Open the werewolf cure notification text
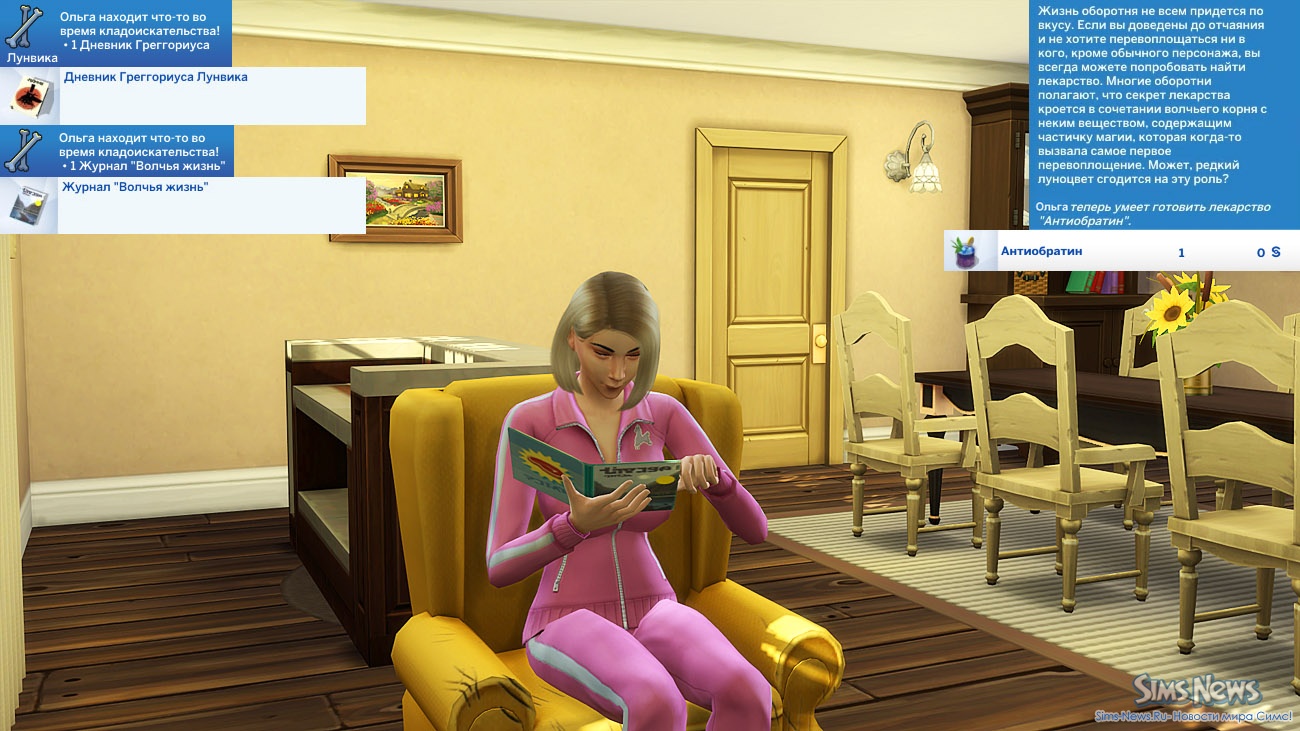 click(1163, 114)
